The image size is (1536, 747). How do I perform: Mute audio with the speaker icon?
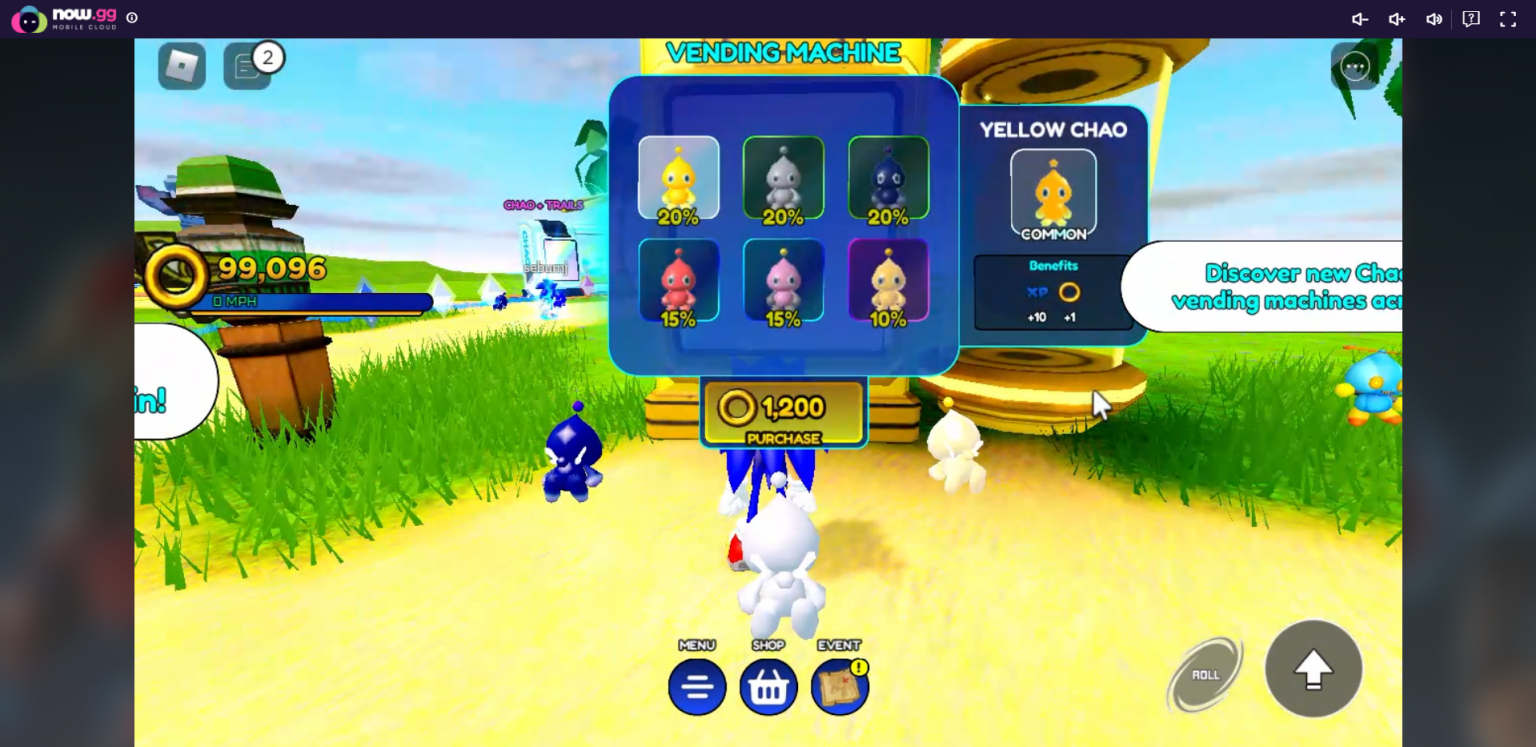(x=1434, y=18)
